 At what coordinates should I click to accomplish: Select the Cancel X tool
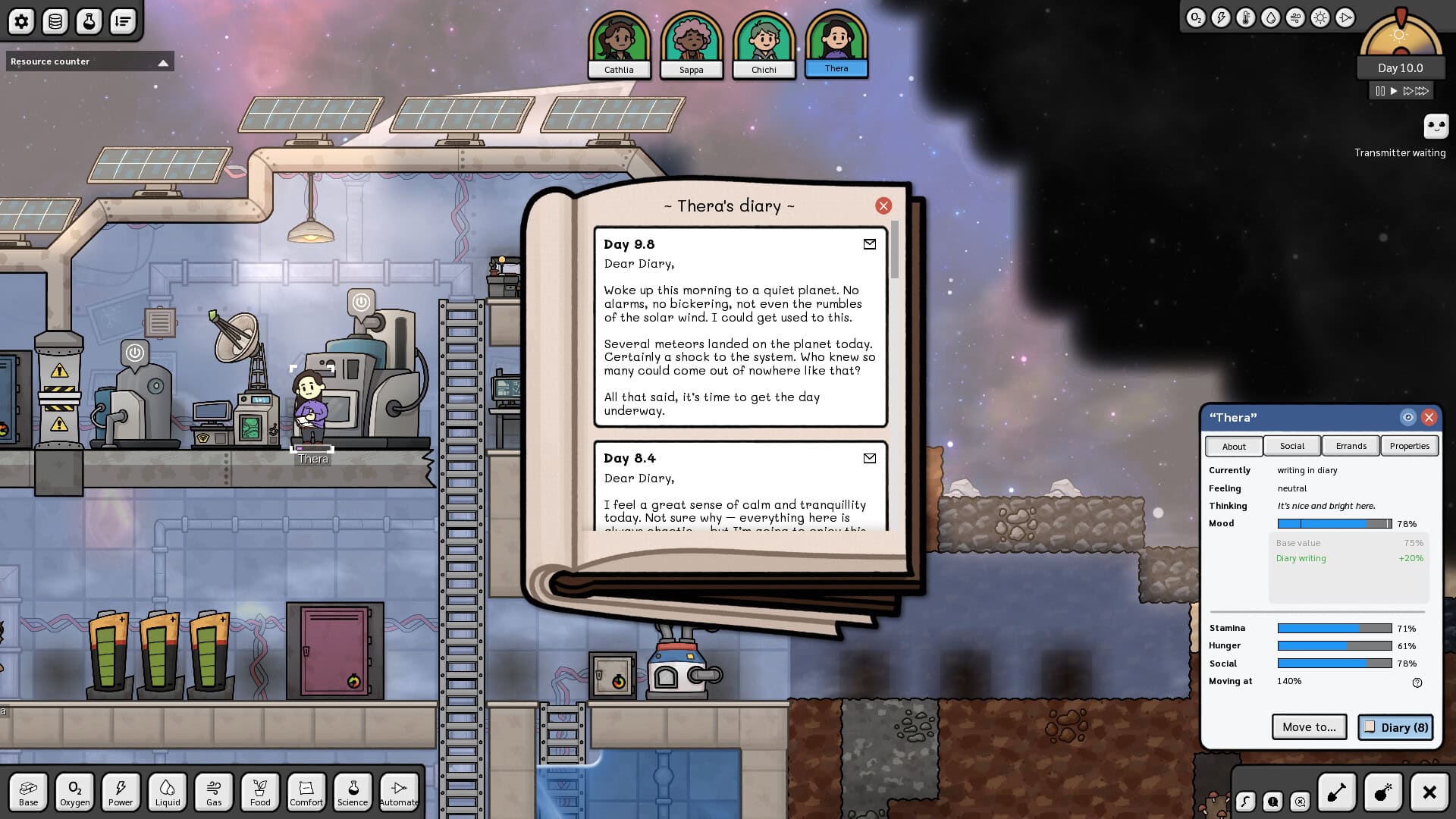click(1430, 792)
